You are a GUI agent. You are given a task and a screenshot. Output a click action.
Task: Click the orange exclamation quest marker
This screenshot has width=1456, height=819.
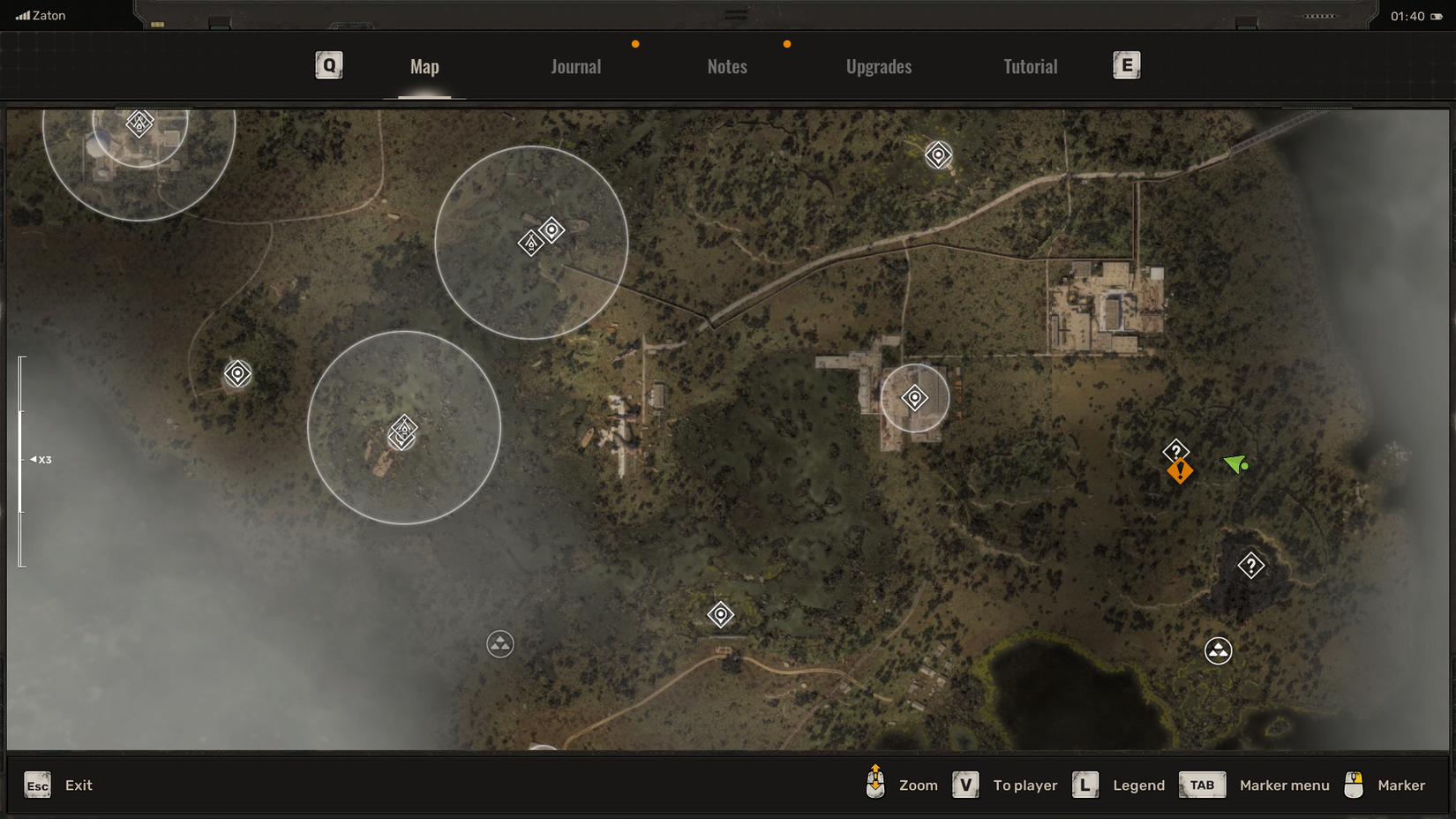pyautogui.click(x=1181, y=472)
